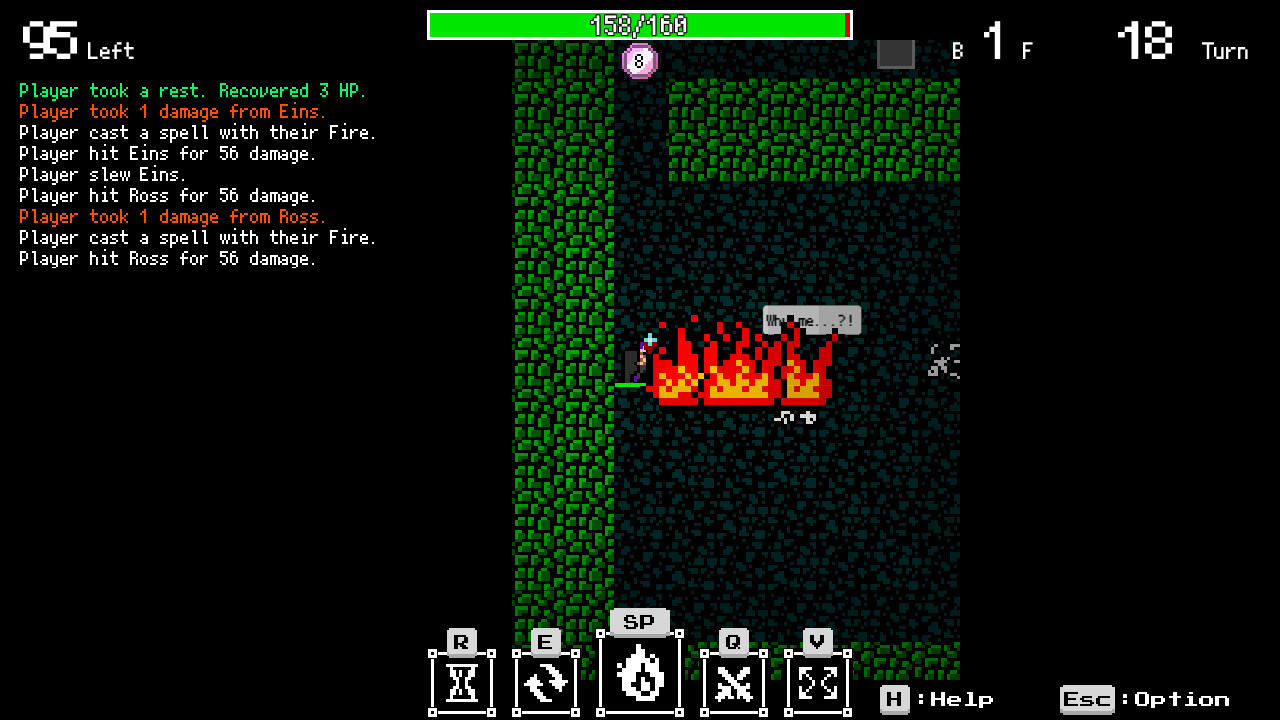The height and width of the screenshot is (720, 1280).
Task: Choose the four-arrows expand view icon
Action: point(818,682)
